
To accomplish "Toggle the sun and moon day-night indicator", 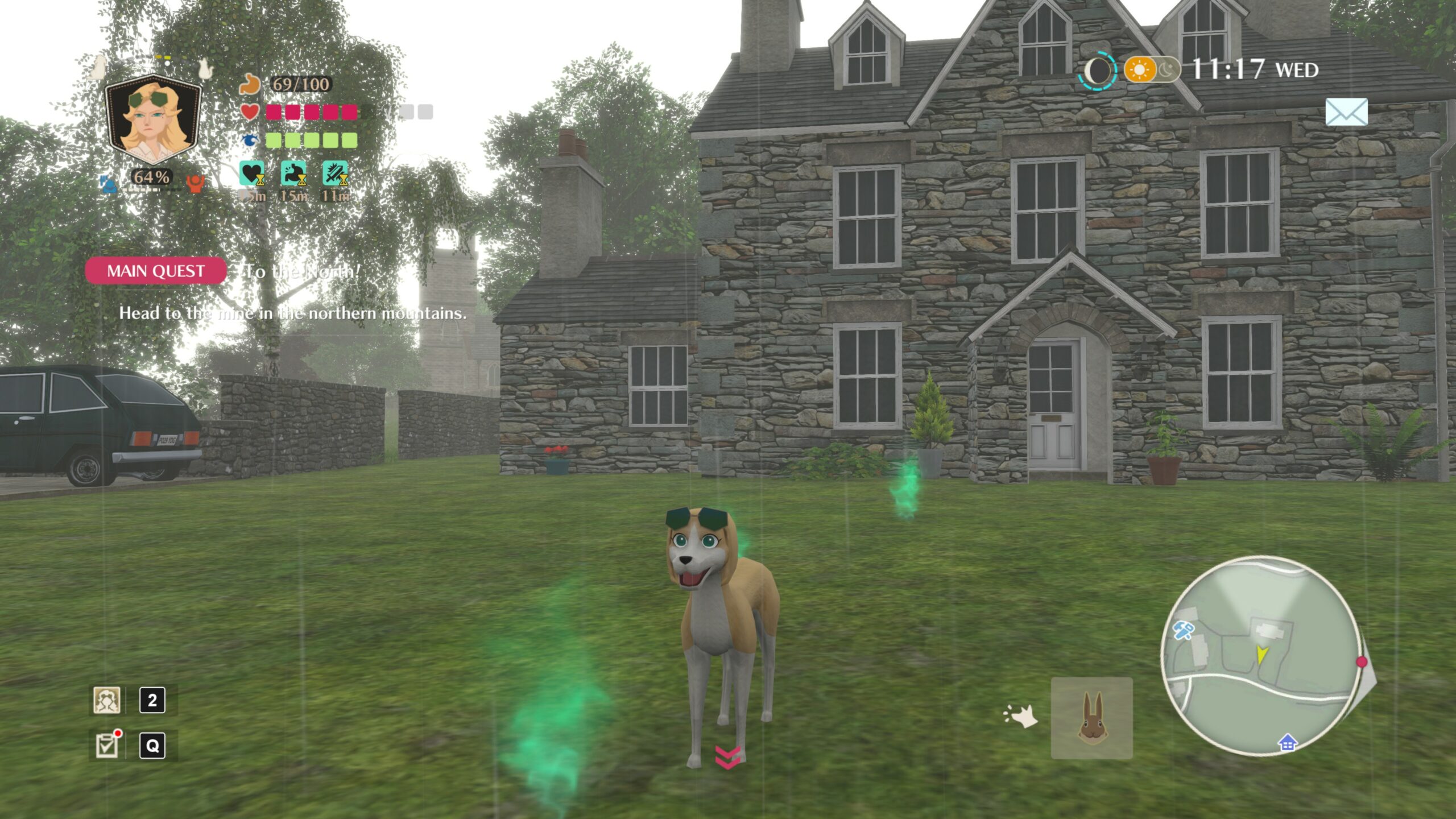I will [x=1152, y=70].
